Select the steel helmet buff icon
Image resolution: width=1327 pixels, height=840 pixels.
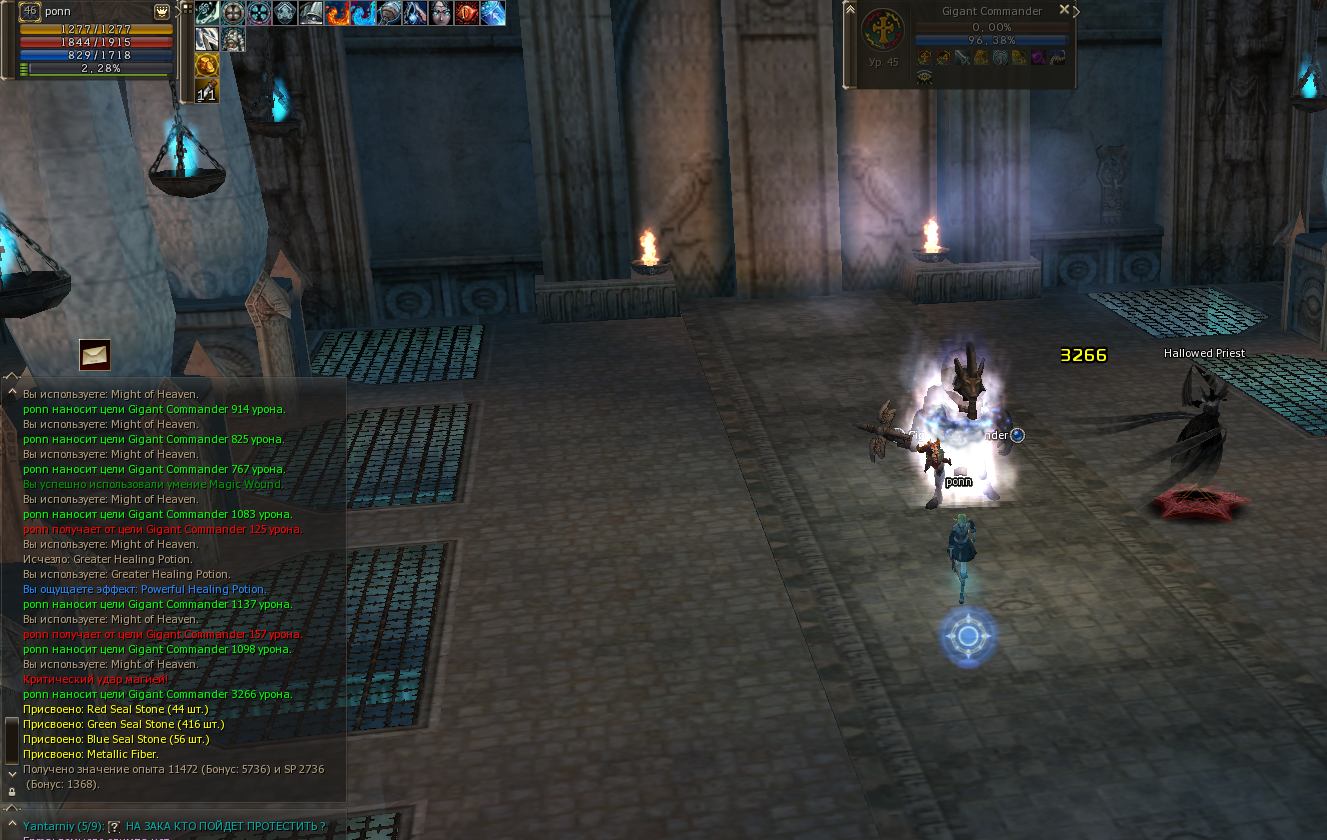pos(311,13)
